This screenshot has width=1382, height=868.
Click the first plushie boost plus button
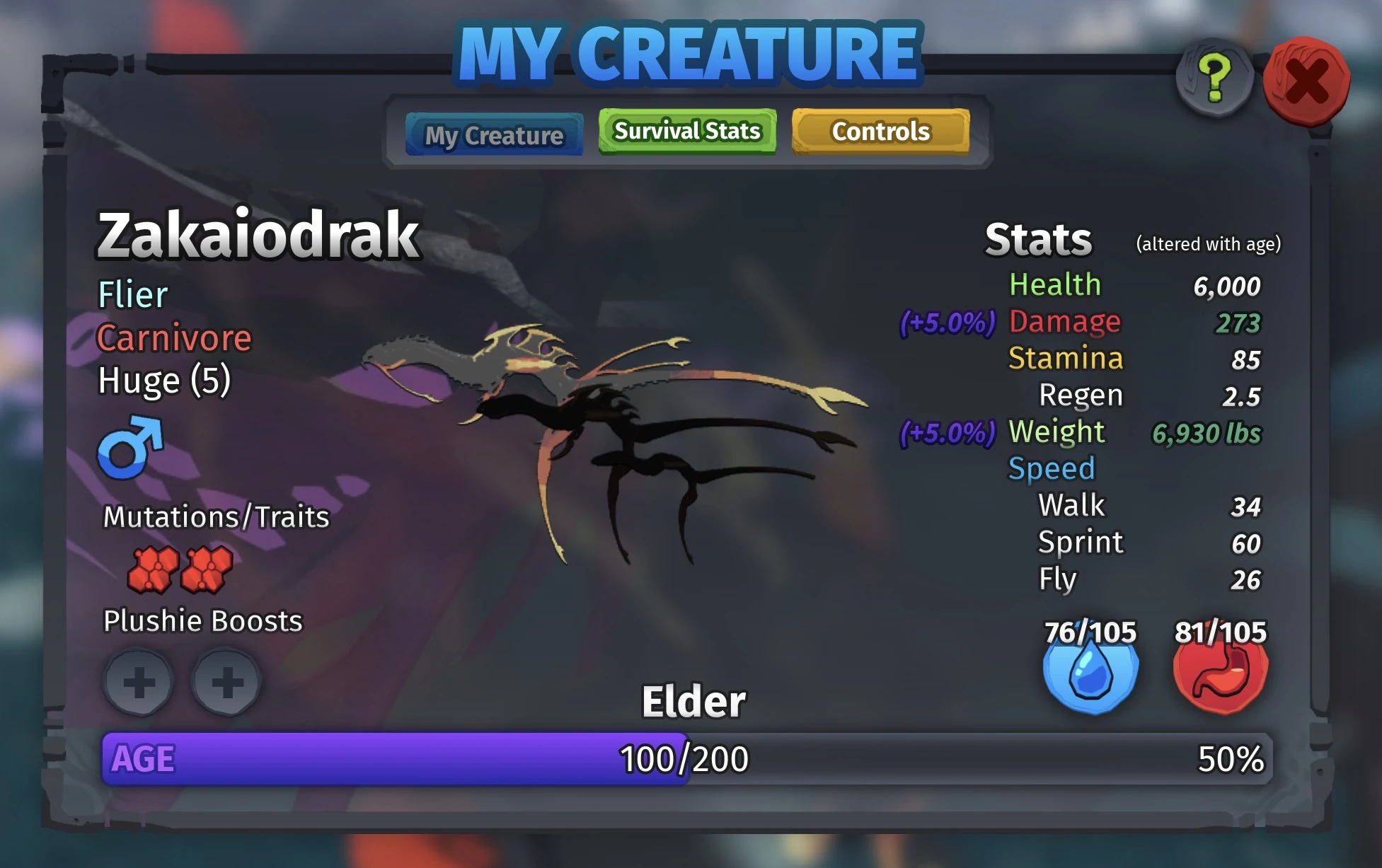click(139, 681)
